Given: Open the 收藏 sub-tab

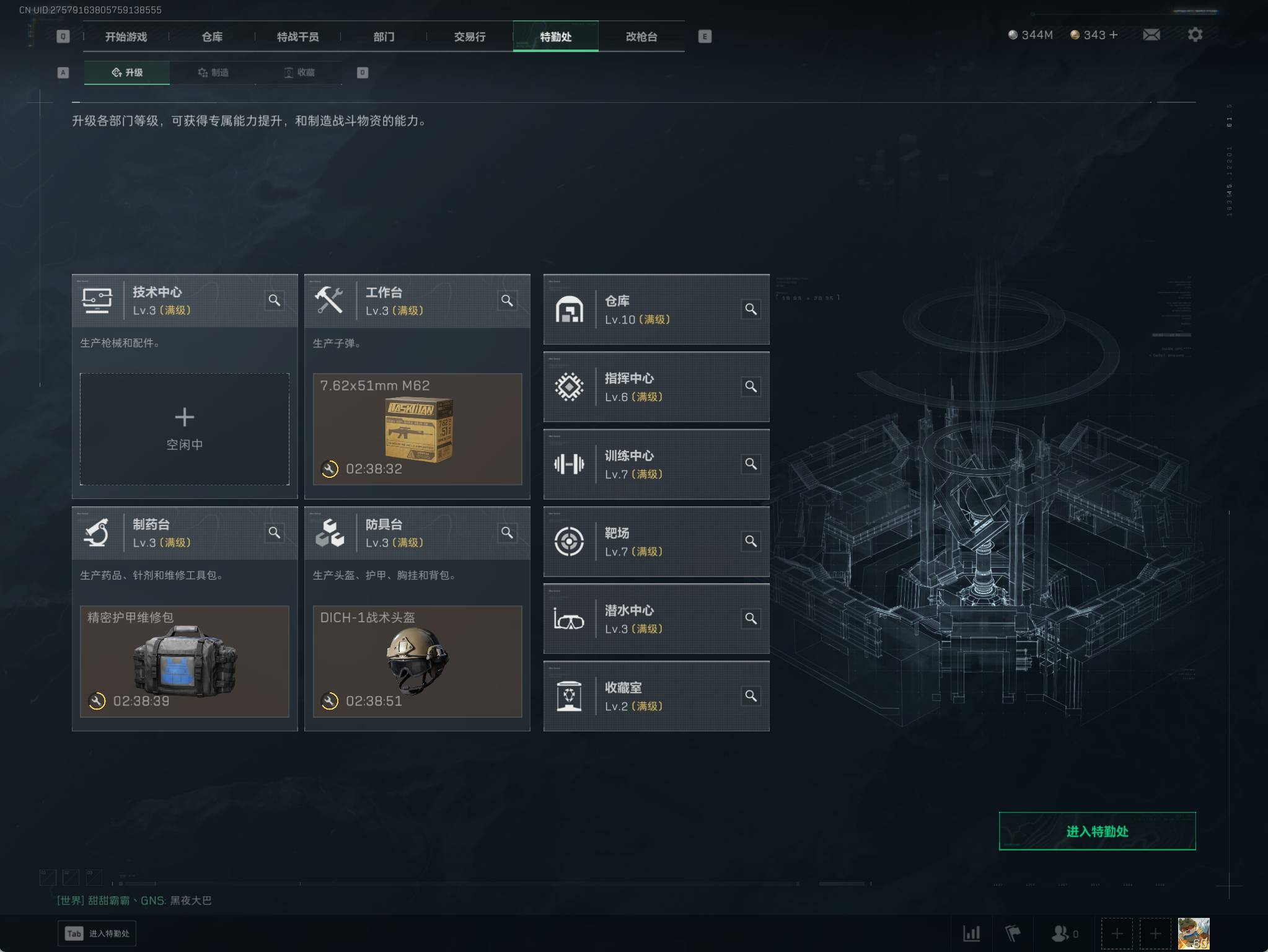Looking at the screenshot, I should (299, 73).
